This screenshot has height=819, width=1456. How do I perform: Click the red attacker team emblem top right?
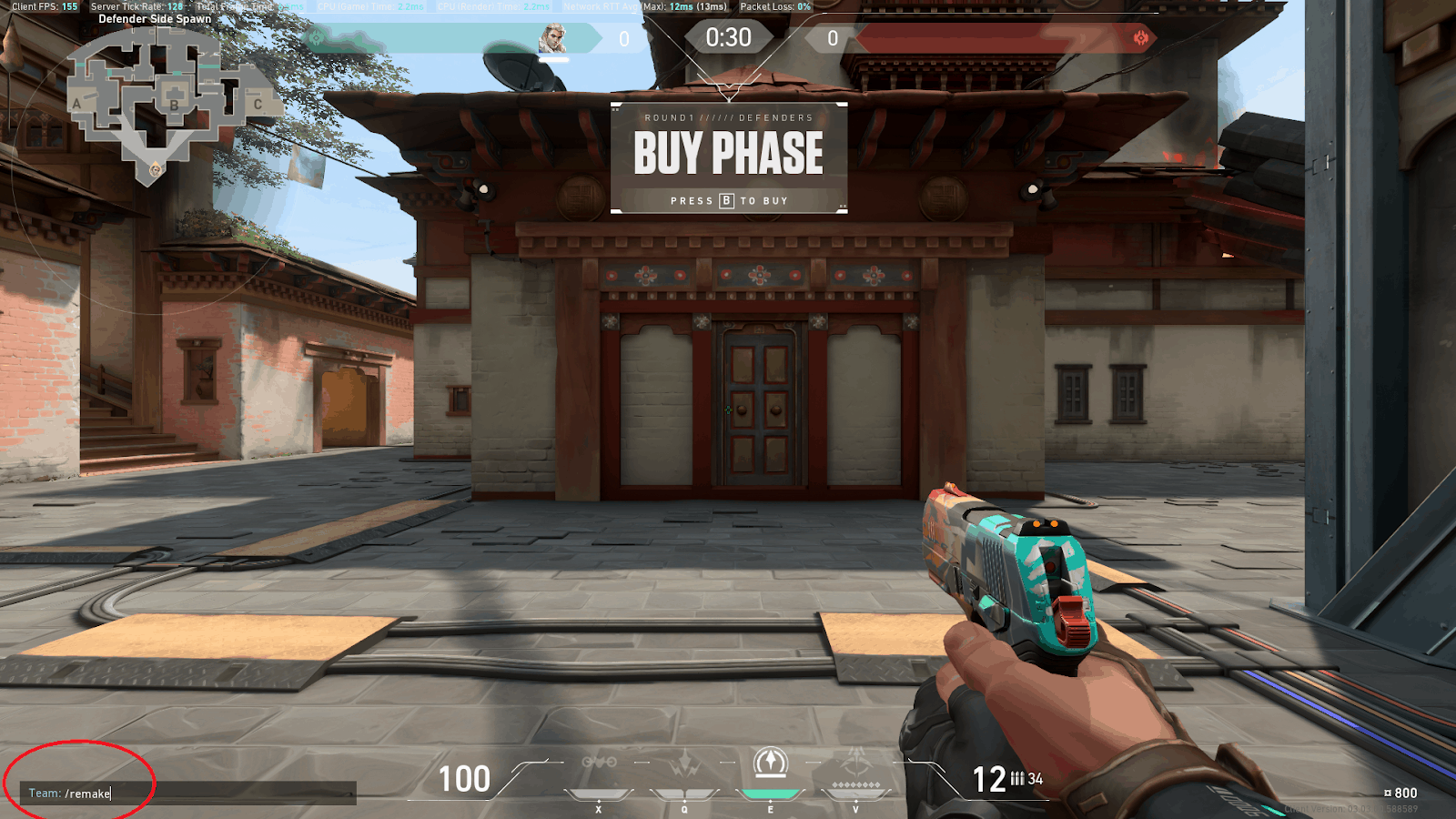(x=1139, y=37)
